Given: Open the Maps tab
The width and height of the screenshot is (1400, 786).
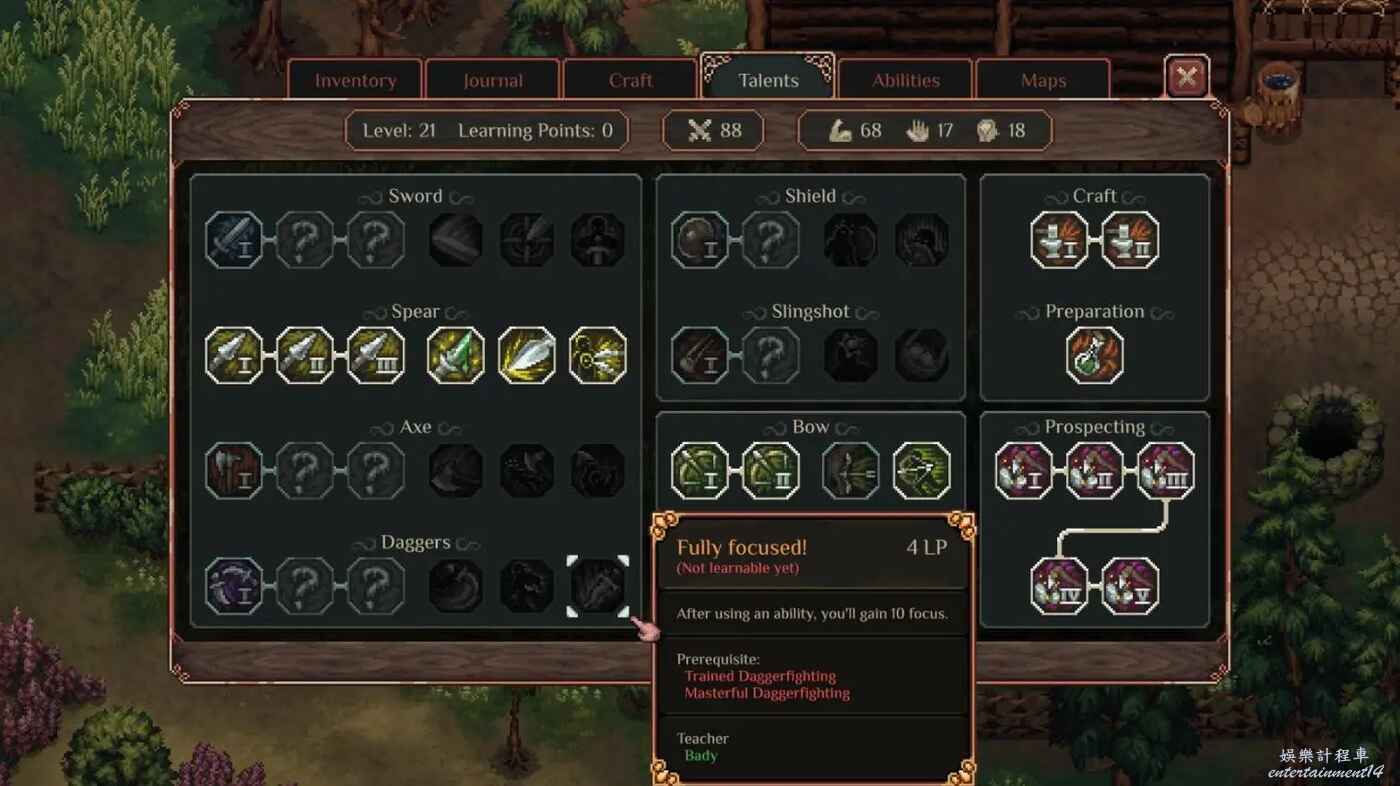Looking at the screenshot, I should (1043, 81).
